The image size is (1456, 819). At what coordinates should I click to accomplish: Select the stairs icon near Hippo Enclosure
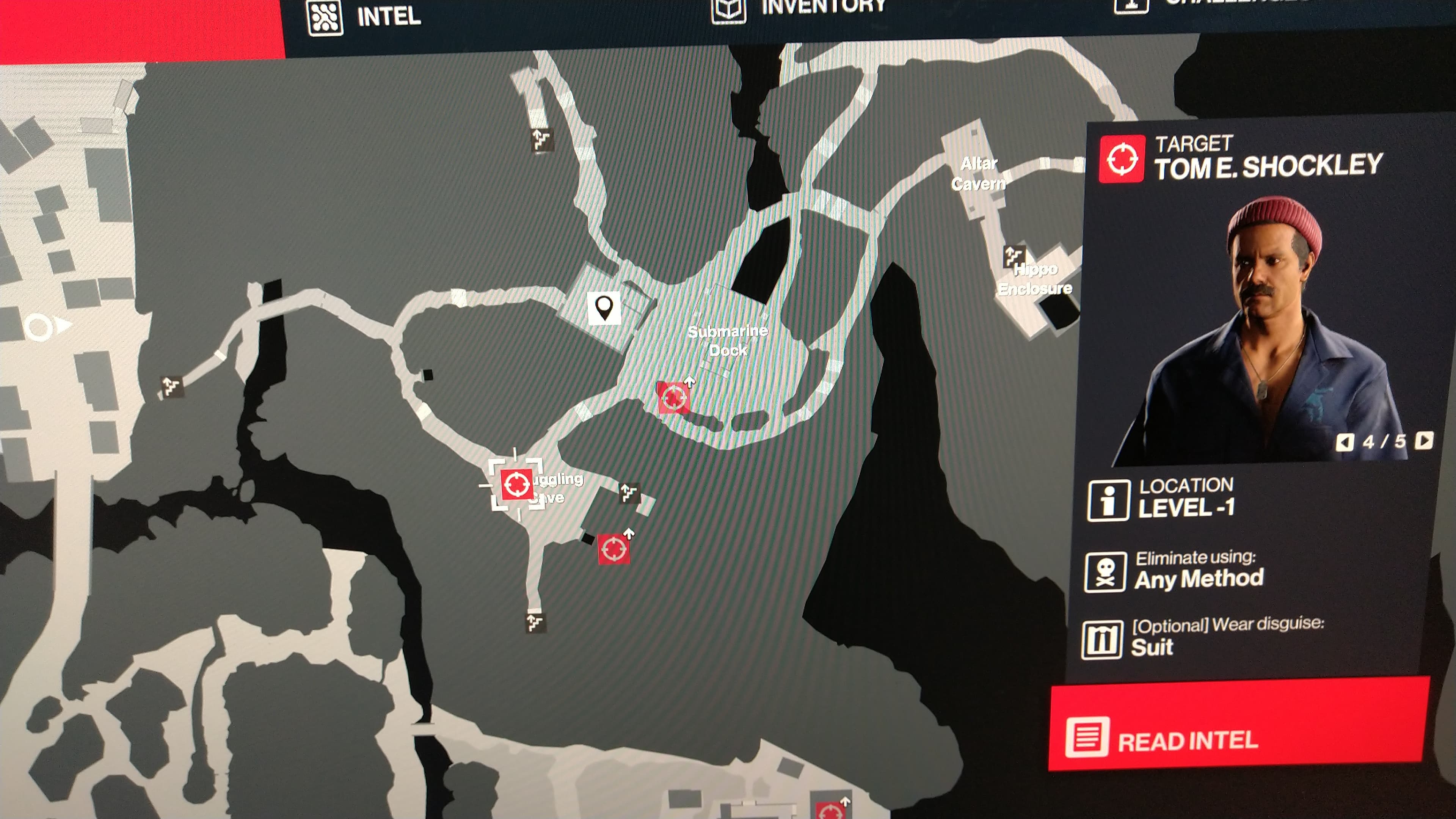[x=1013, y=256]
